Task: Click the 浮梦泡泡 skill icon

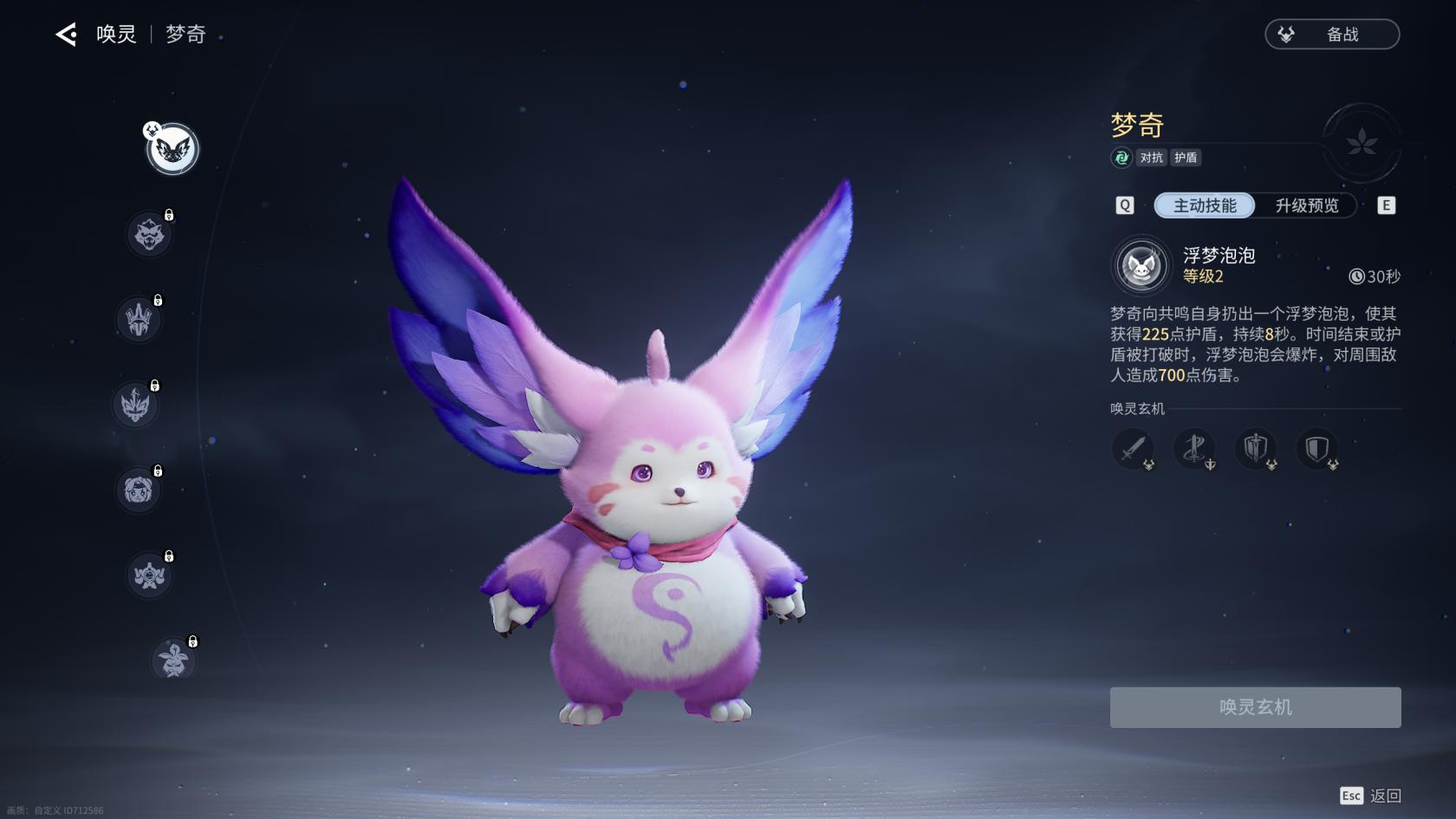Action: click(1141, 265)
